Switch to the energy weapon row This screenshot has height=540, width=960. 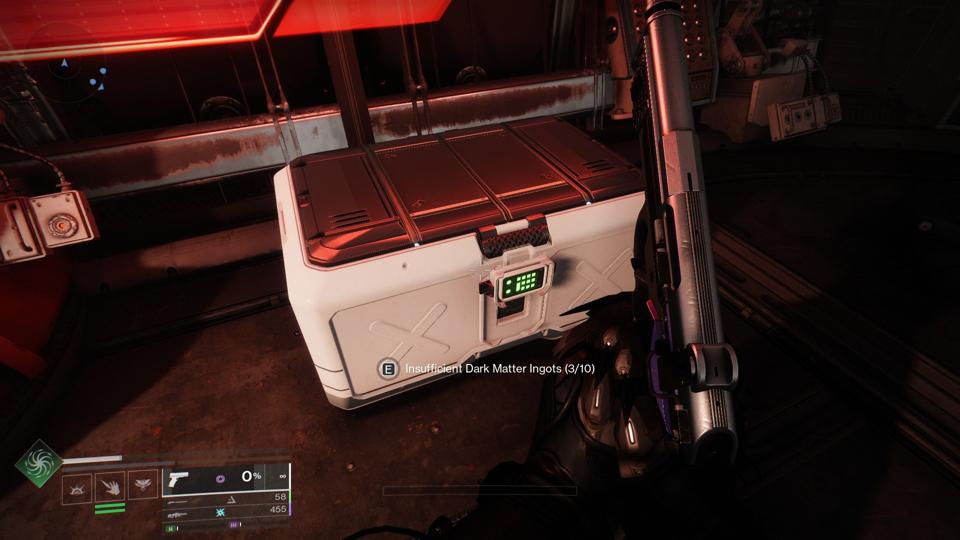226,496
